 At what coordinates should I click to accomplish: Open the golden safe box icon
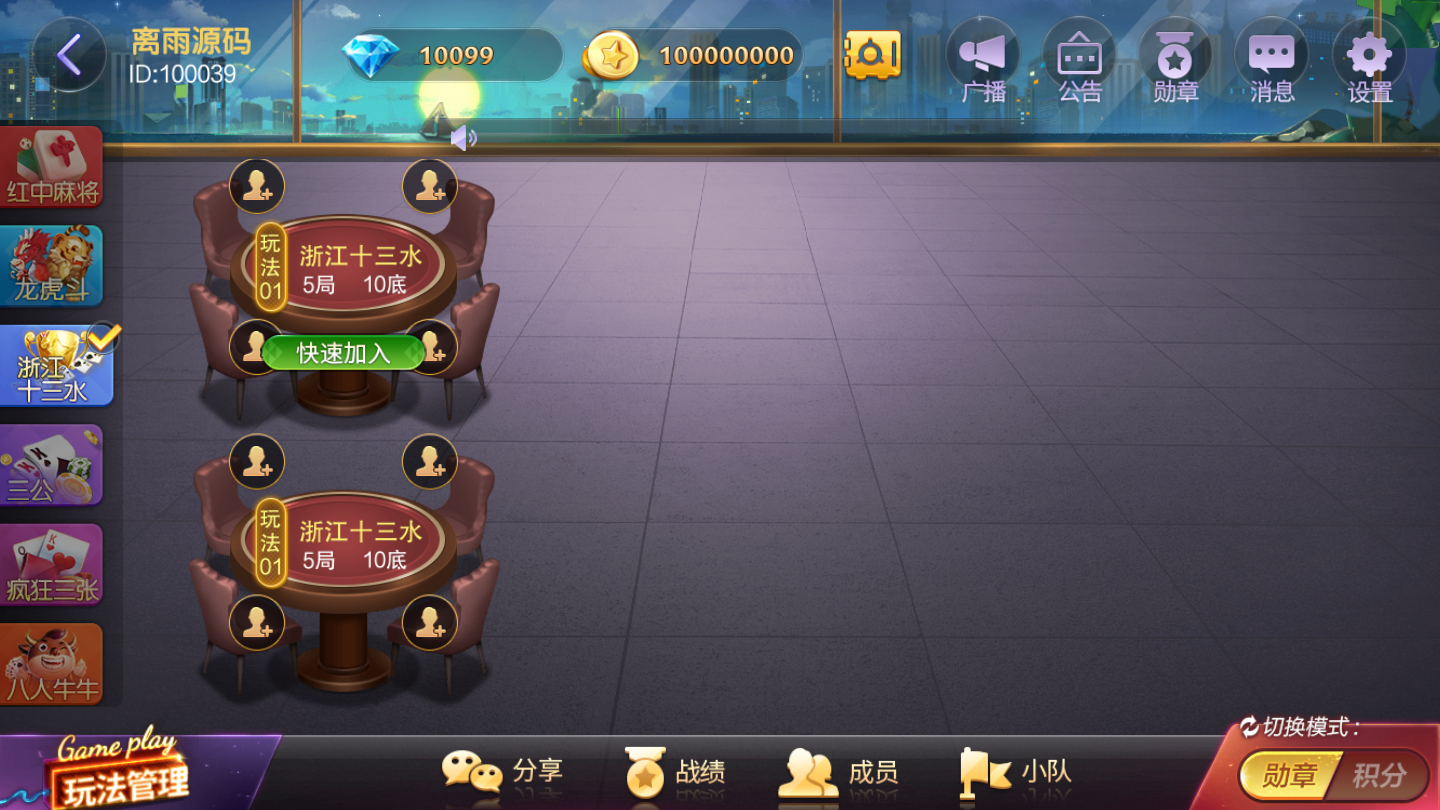(x=872, y=54)
